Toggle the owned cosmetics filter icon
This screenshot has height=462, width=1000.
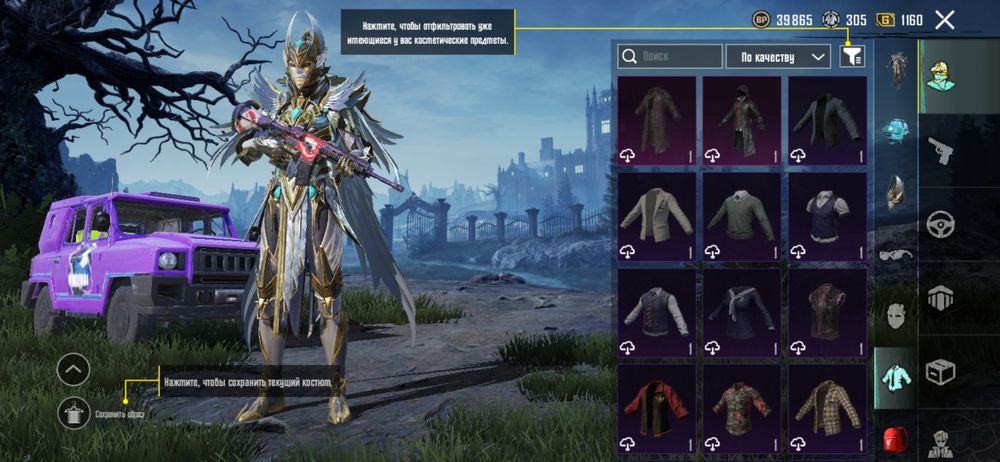tap(852, 57)
